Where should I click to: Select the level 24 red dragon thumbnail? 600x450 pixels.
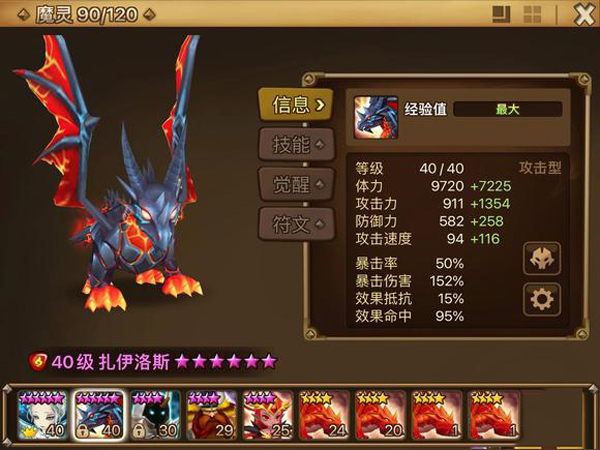pyautogui.click(x=324, y=416)
